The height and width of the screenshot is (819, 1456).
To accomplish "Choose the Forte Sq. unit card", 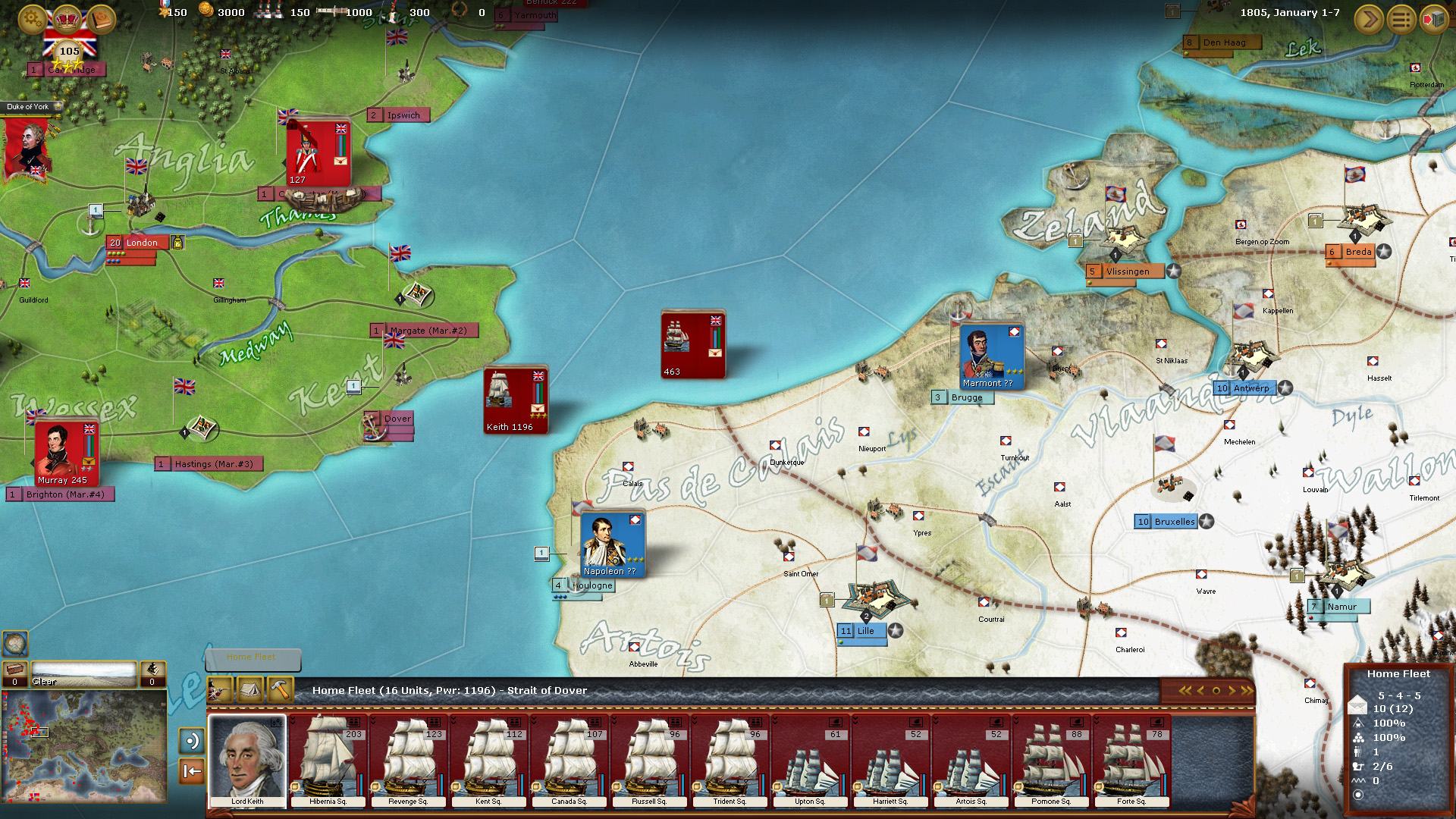I will 1131,760.
